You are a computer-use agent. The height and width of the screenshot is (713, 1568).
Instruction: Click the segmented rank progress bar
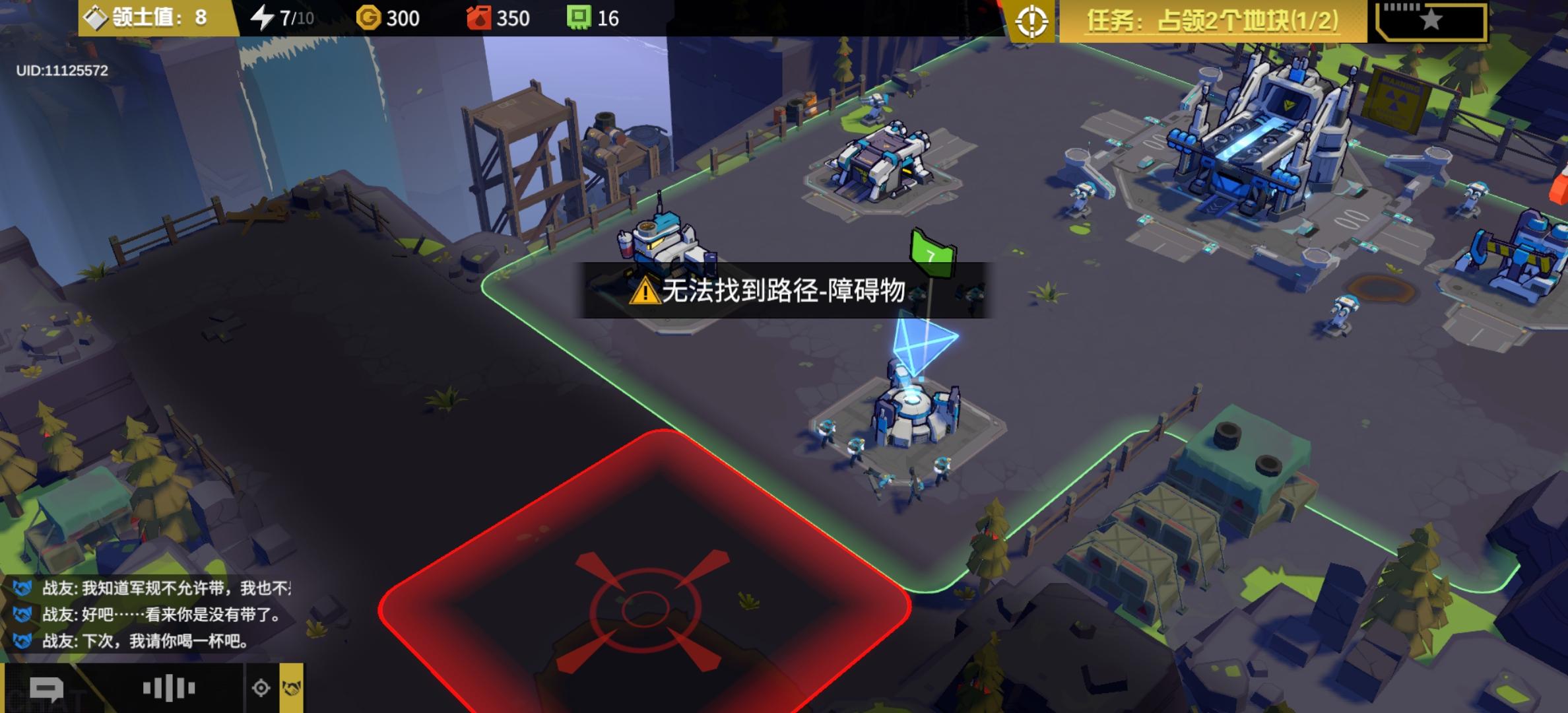click(1400, 7)
